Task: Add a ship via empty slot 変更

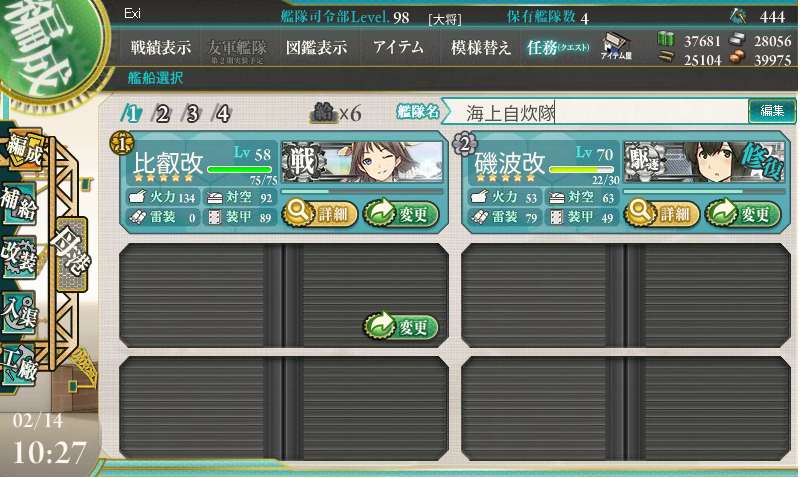Action: 401,326
